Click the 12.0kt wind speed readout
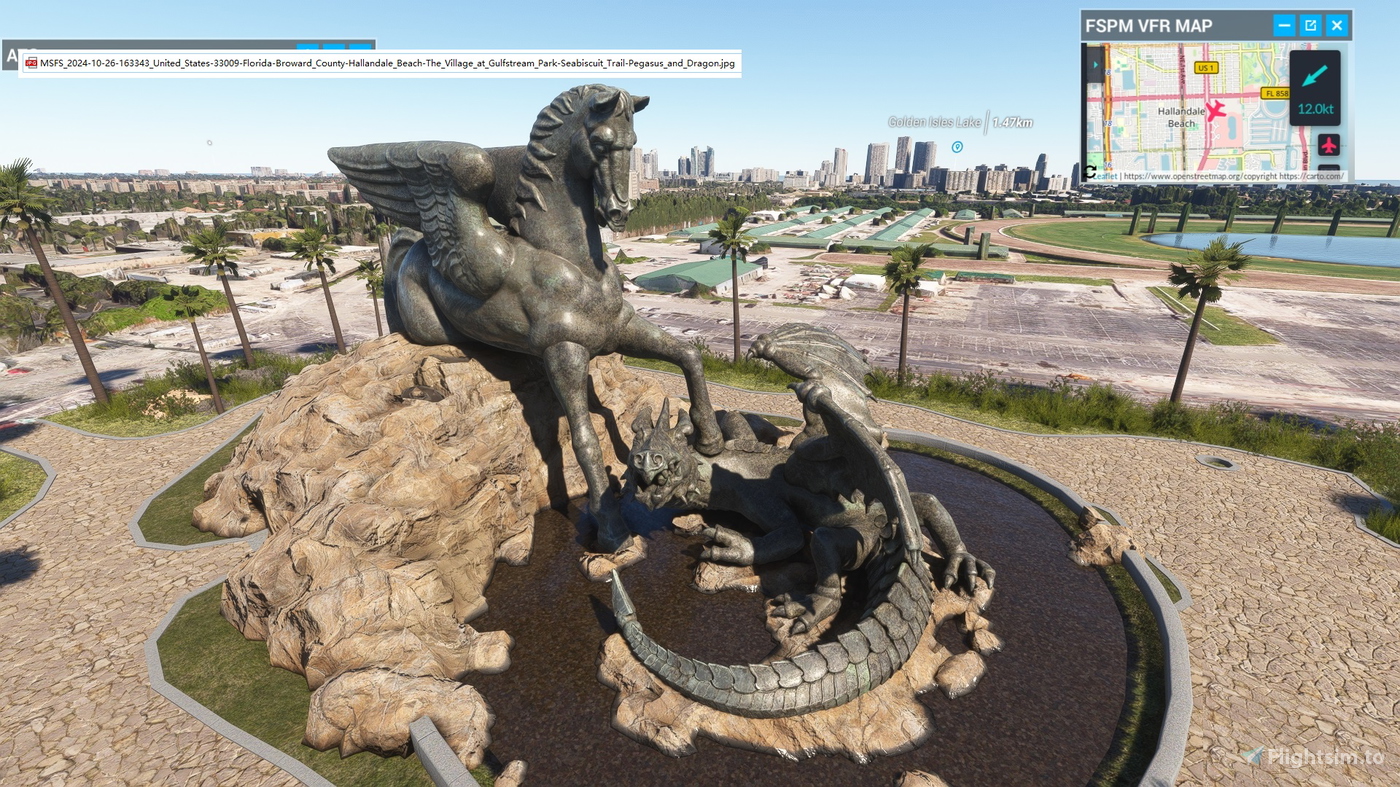Image resolution: width=1400 pixels, height=787 pixels. point(1316,111)
